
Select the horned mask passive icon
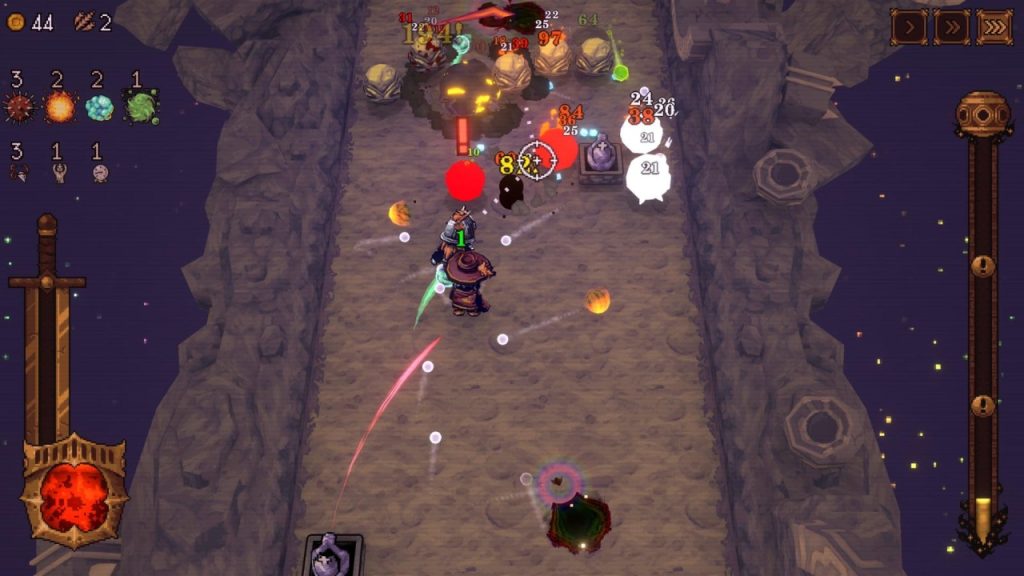tap(18, 173)
